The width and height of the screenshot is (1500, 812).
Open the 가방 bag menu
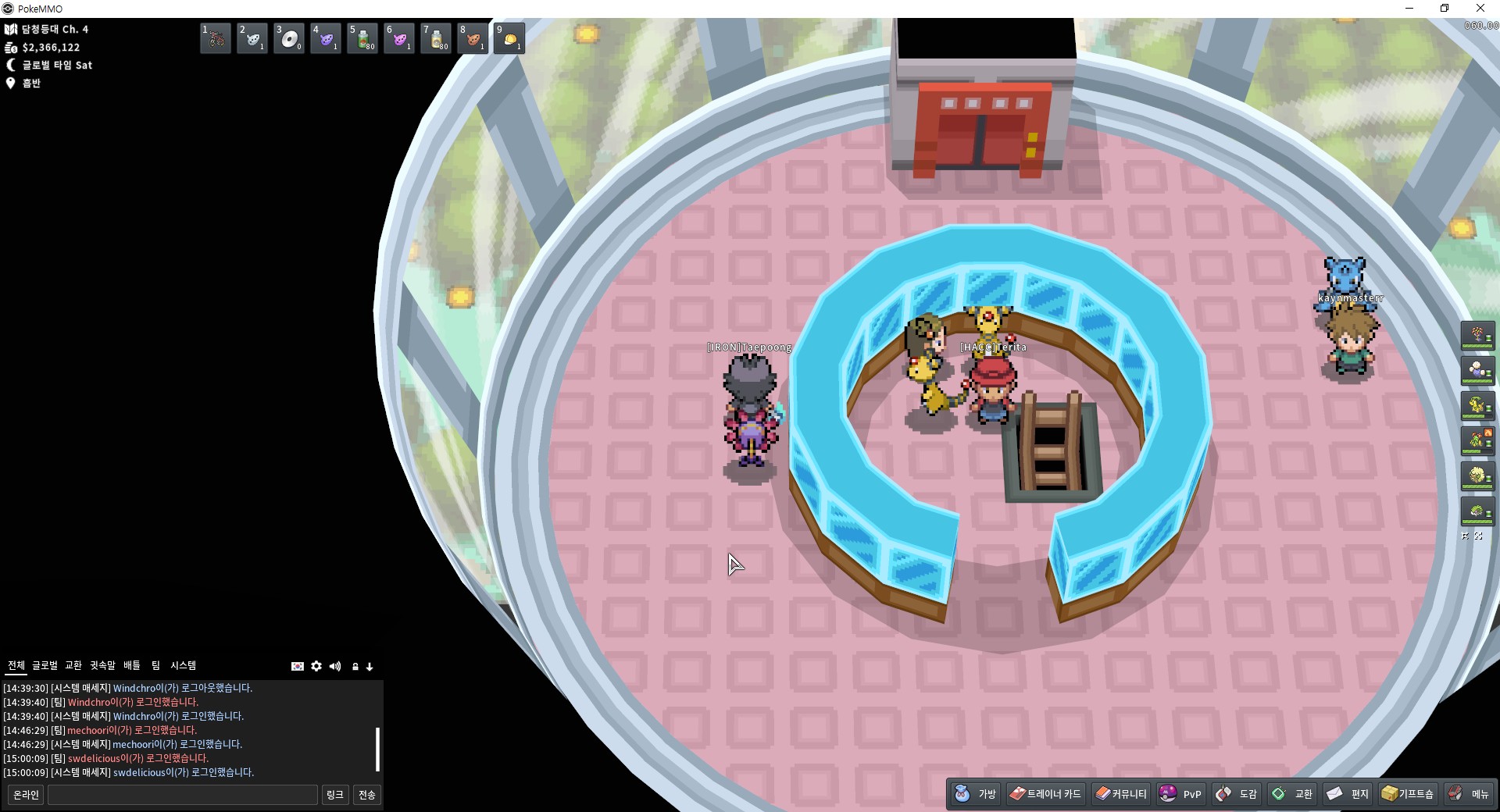pos(976,794)
